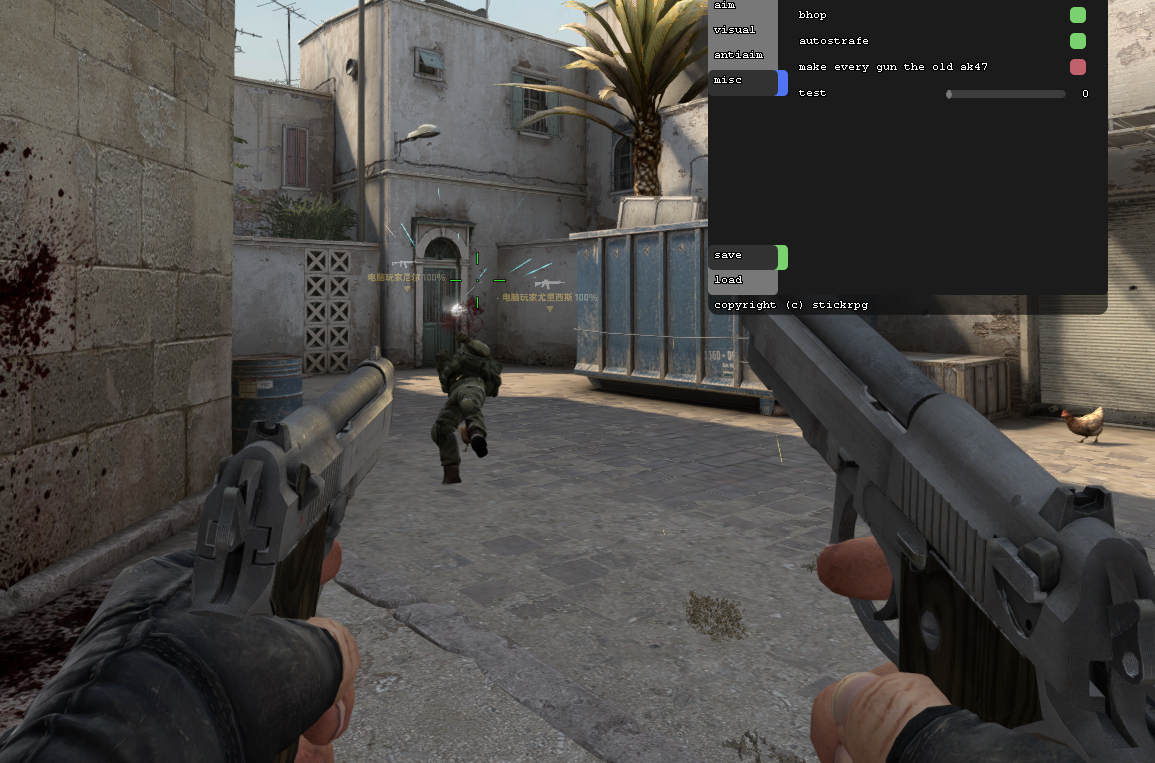Toggle the autostrafe option
This screenshot has height=763, width=1155.
[x=1077, y=41]
